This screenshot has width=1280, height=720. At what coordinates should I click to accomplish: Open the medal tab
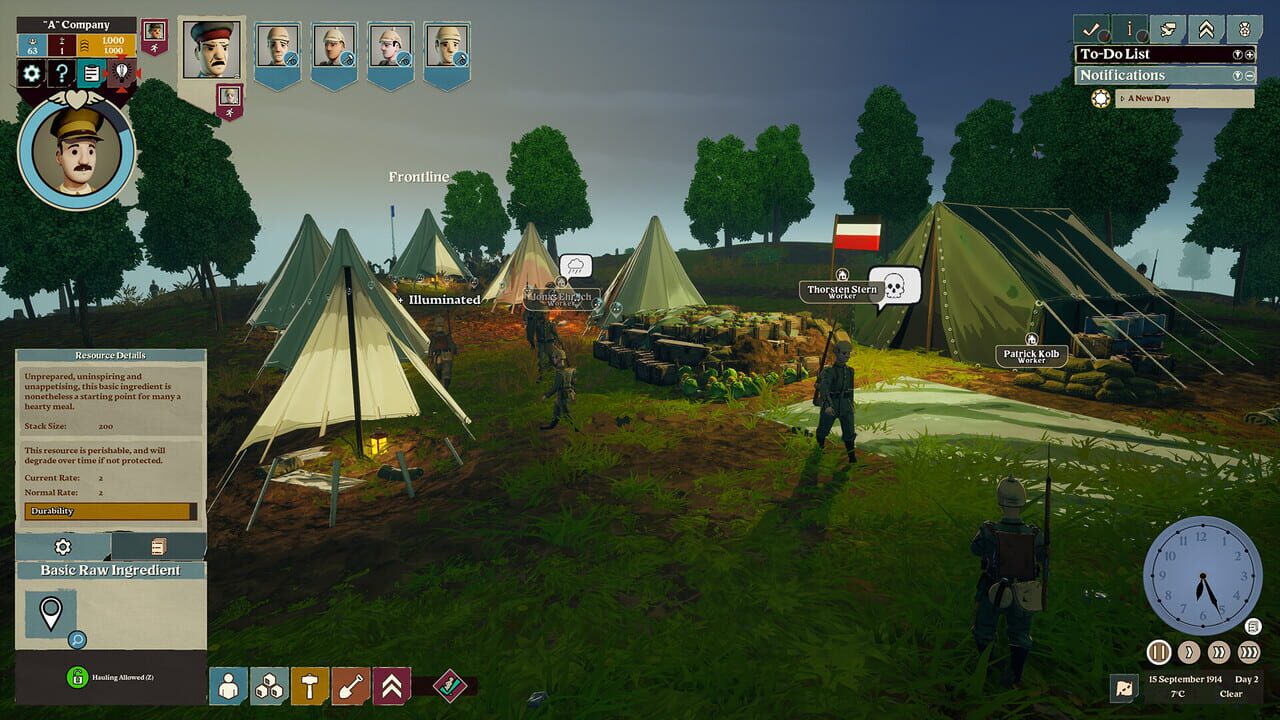1243,28
